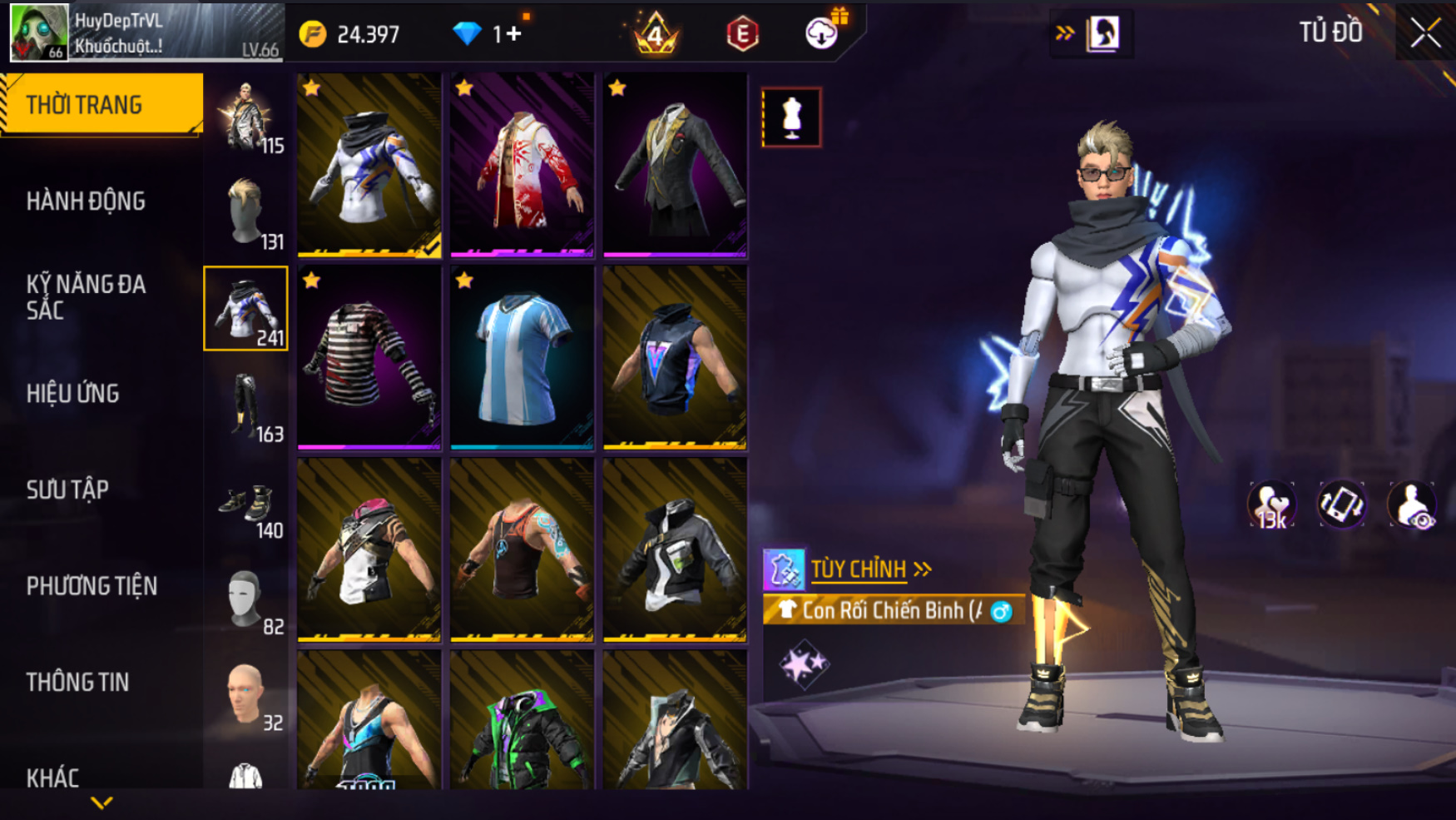This screenshot has height=820, width=1456.
Task: Show the Thông Tin tab
Action: pos(77,683)
